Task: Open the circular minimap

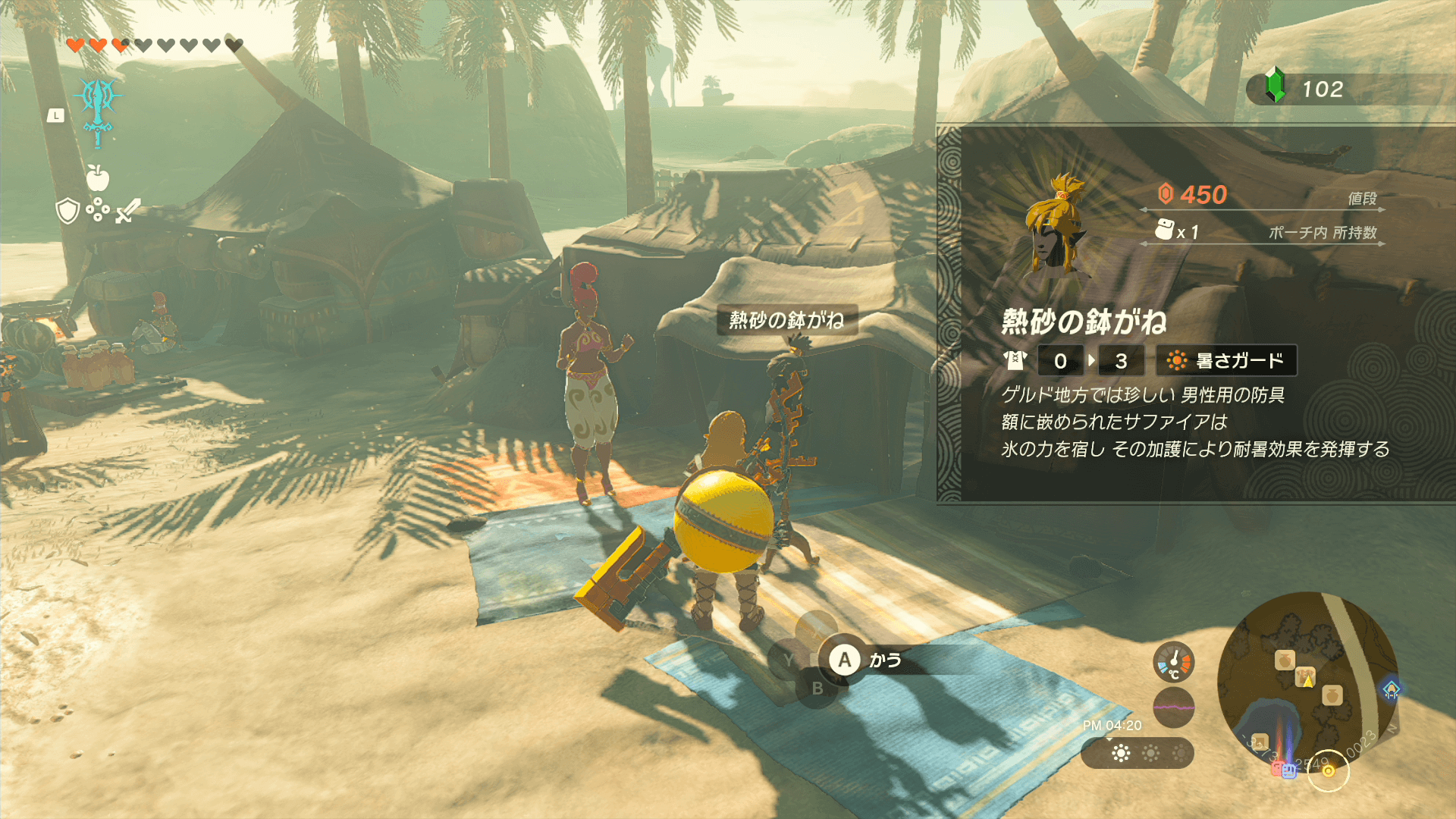Action: (x=1307, y=682)
